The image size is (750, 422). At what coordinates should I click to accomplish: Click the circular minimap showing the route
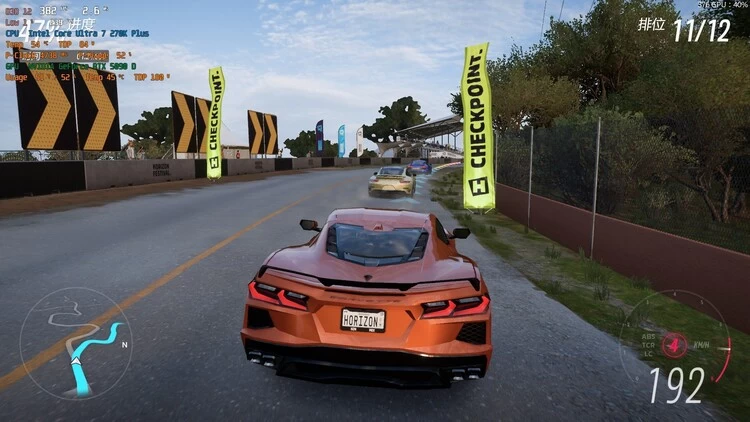[75, 343]
